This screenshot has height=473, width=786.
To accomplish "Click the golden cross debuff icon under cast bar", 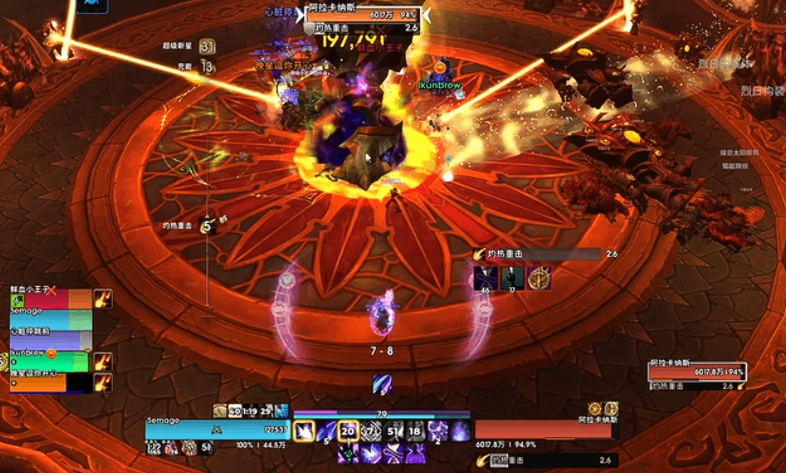I will (x=540, y=278).
